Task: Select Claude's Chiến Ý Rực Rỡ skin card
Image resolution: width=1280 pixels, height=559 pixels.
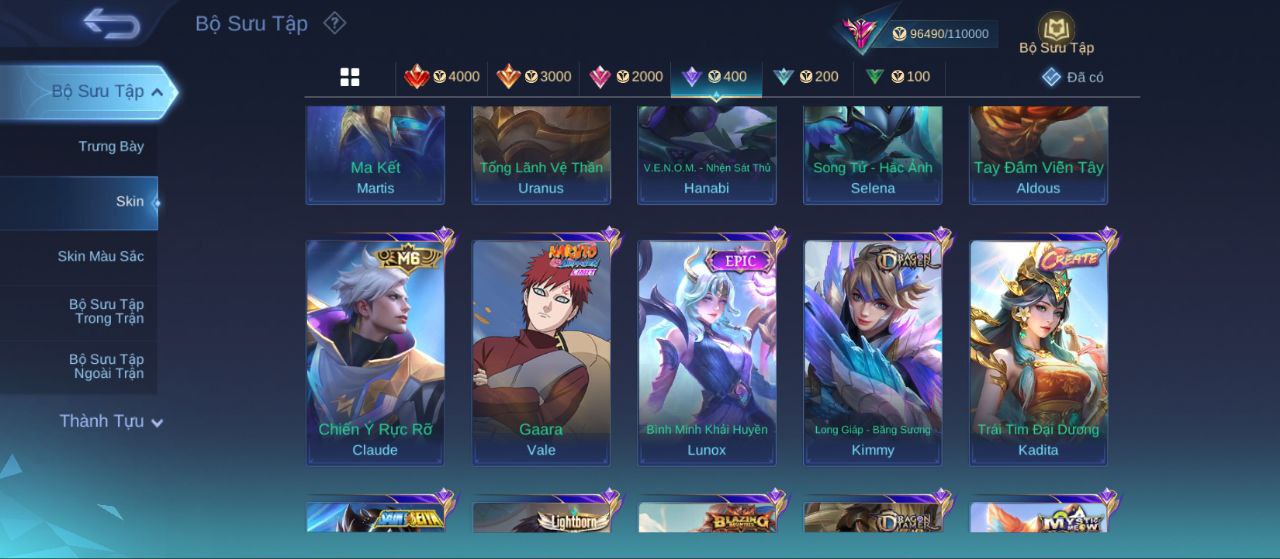Action: point(375,352)
